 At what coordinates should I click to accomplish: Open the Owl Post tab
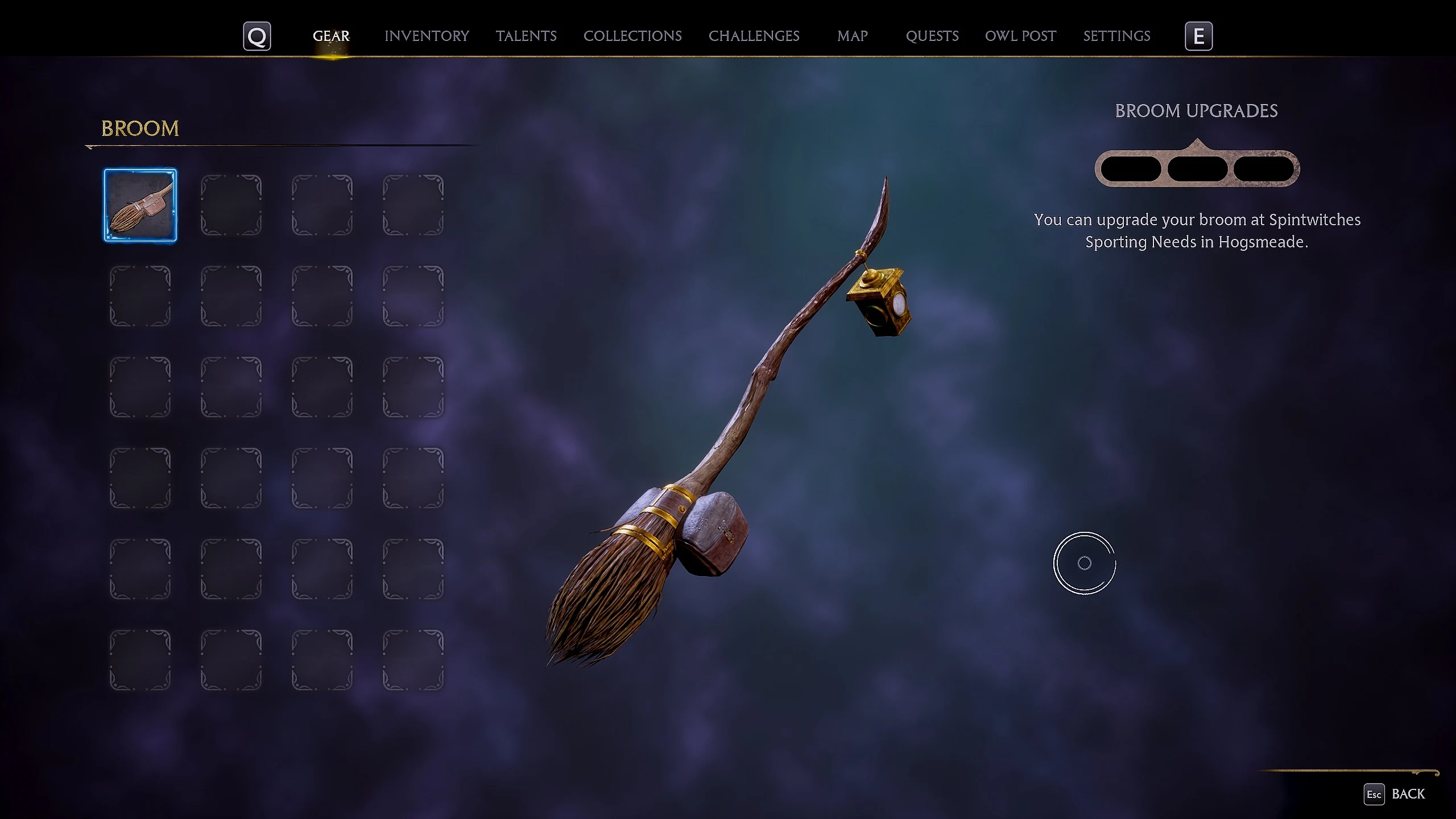[x=1020, y=36]
